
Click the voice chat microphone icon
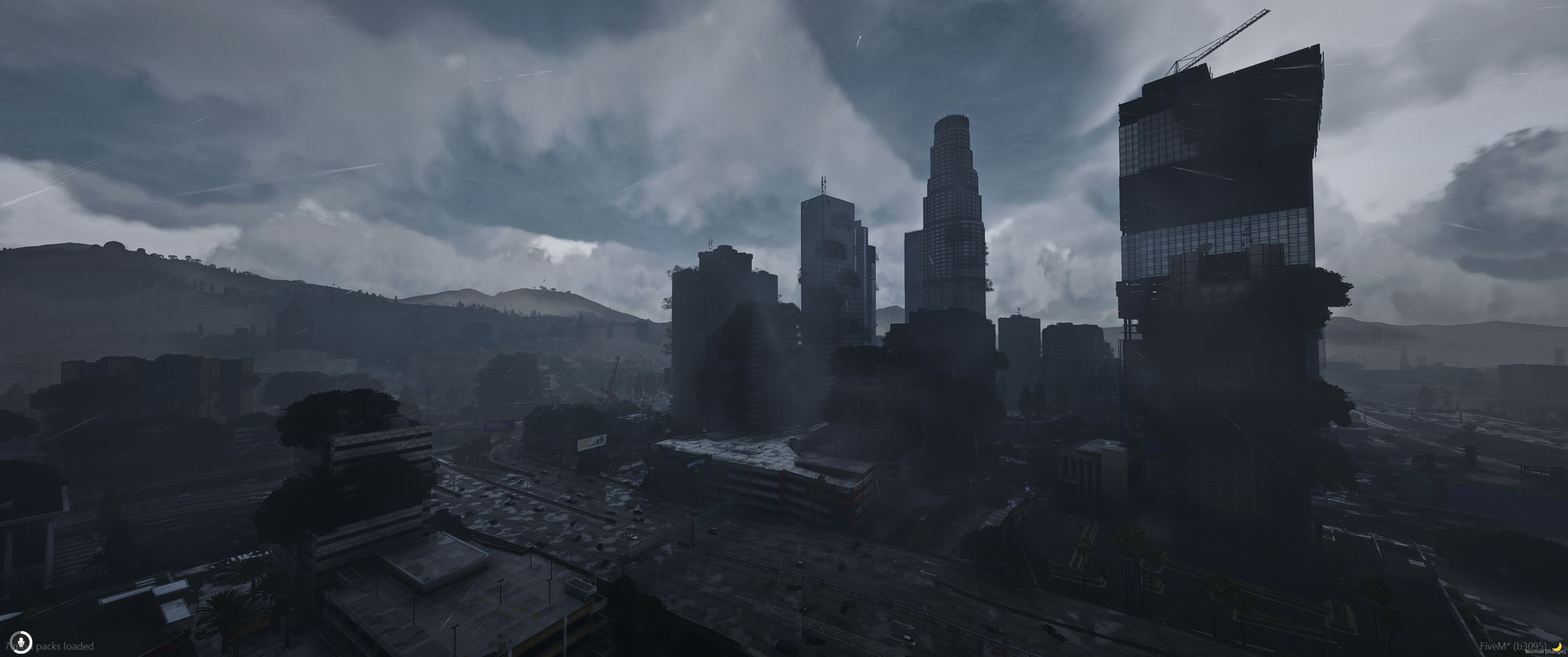point(21,642)
